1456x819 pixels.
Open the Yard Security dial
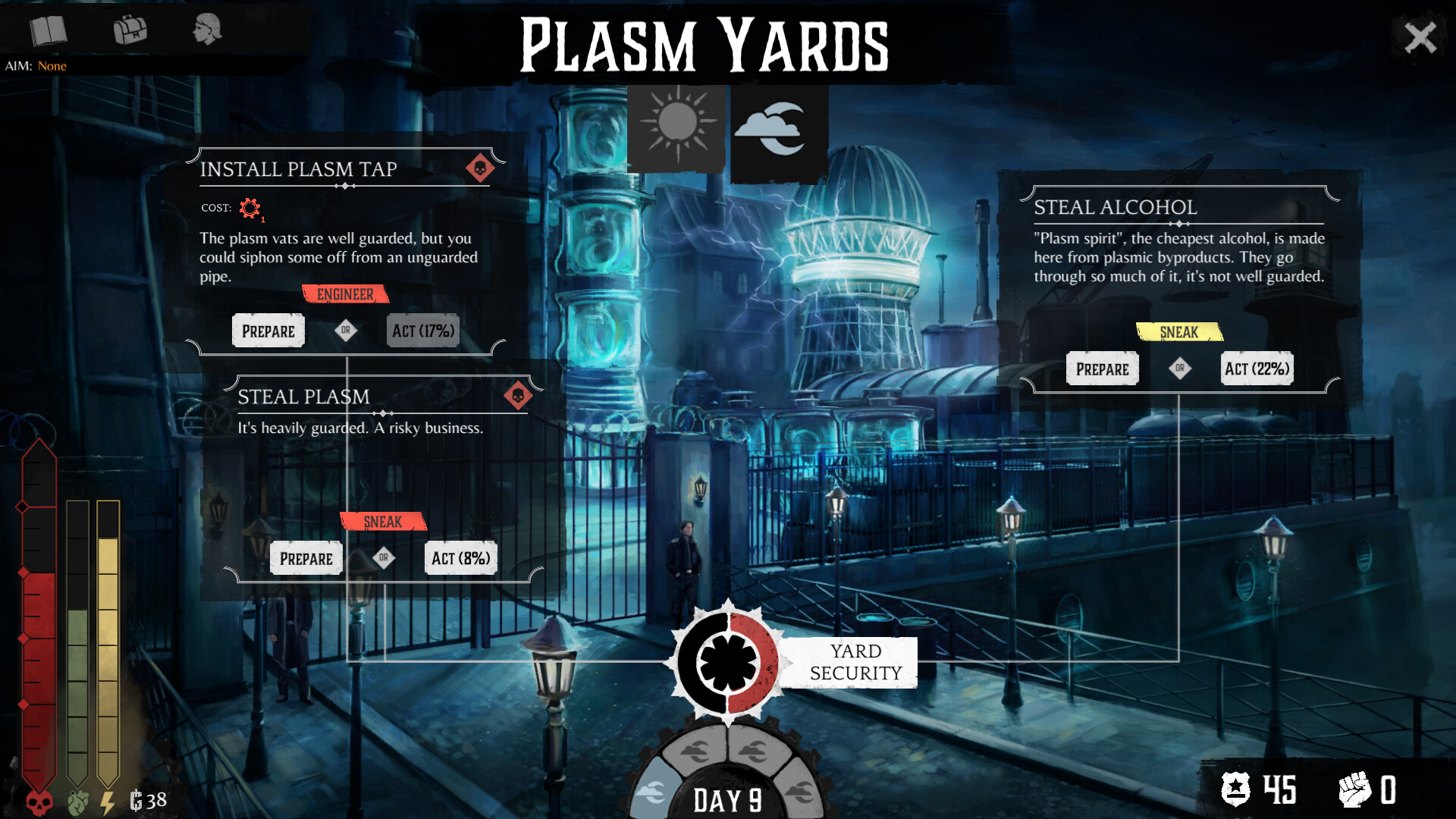[726, 661]
